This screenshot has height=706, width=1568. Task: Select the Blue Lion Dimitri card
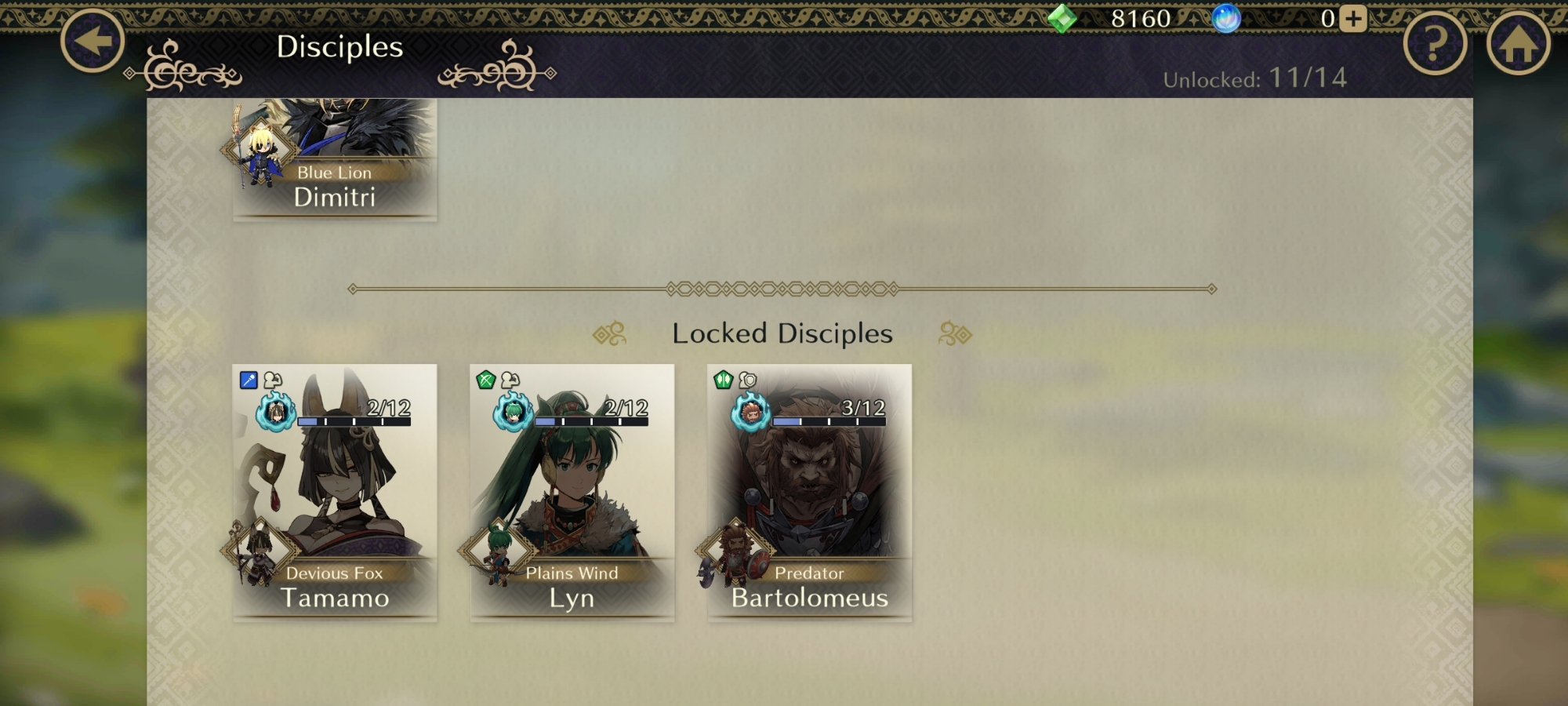tap(335, 158)
